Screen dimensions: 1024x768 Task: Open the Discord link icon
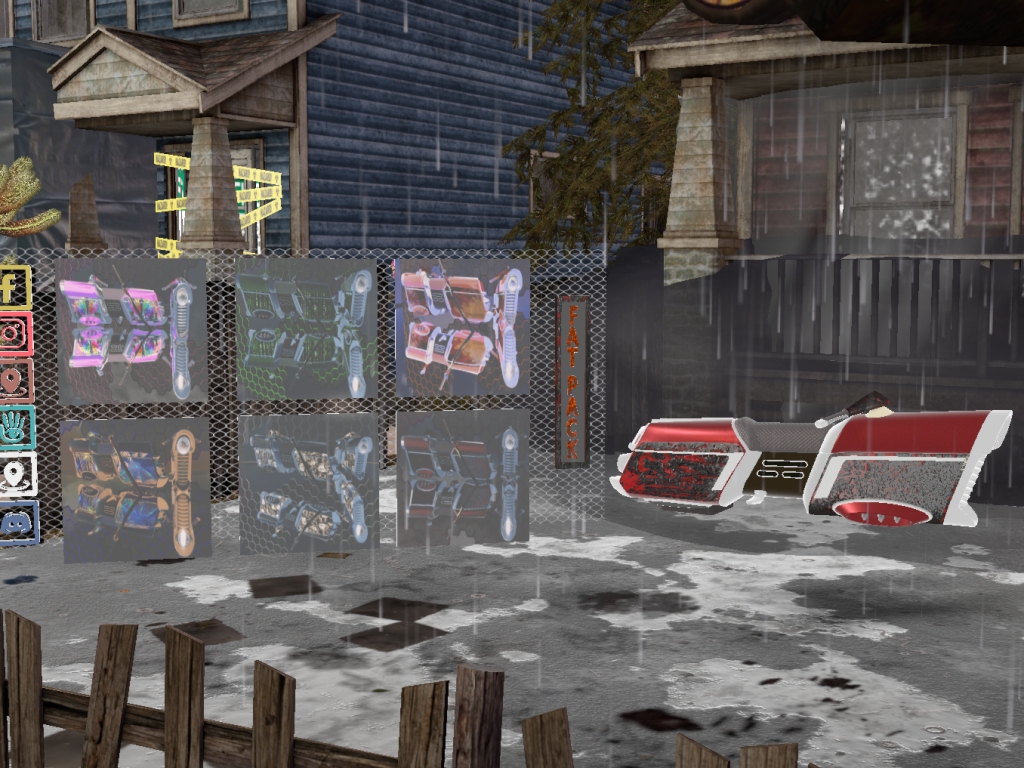click(x=17, y=523)
